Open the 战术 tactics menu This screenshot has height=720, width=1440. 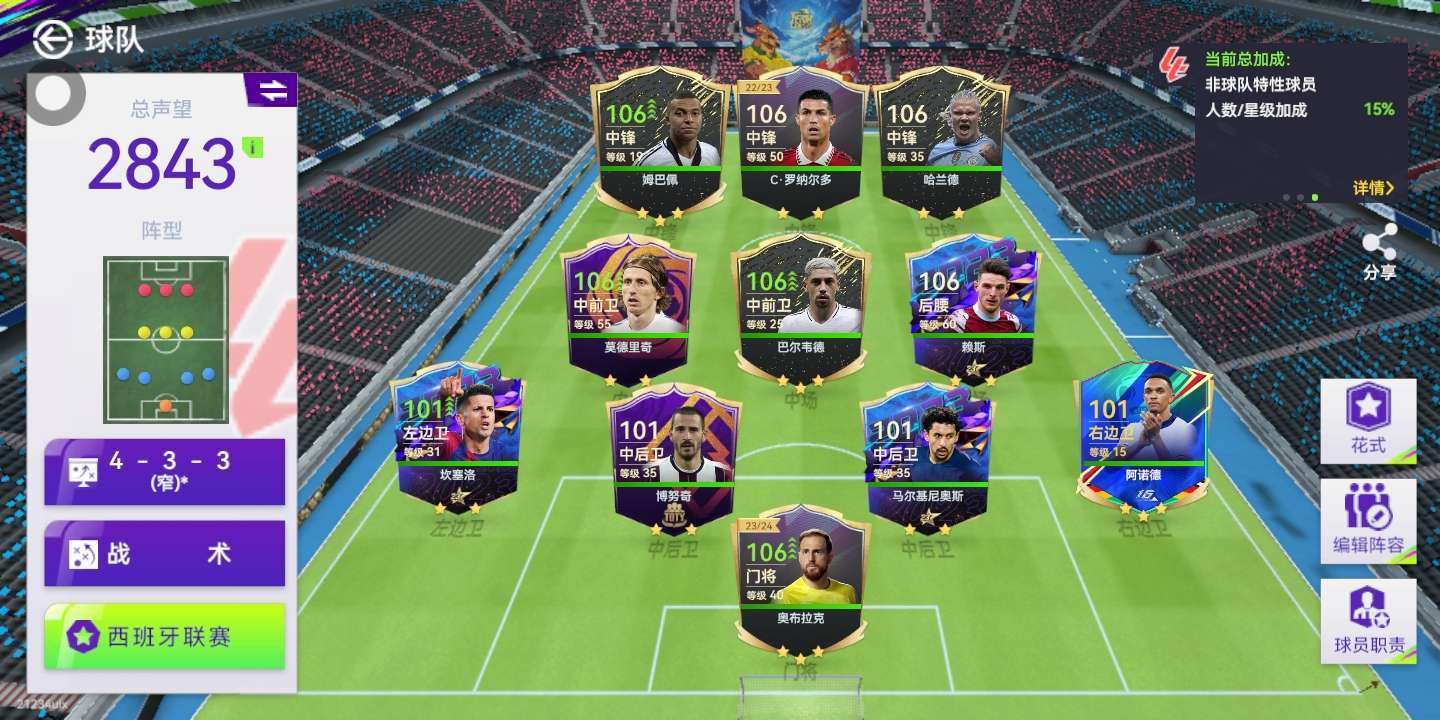(x=165, y=553)
